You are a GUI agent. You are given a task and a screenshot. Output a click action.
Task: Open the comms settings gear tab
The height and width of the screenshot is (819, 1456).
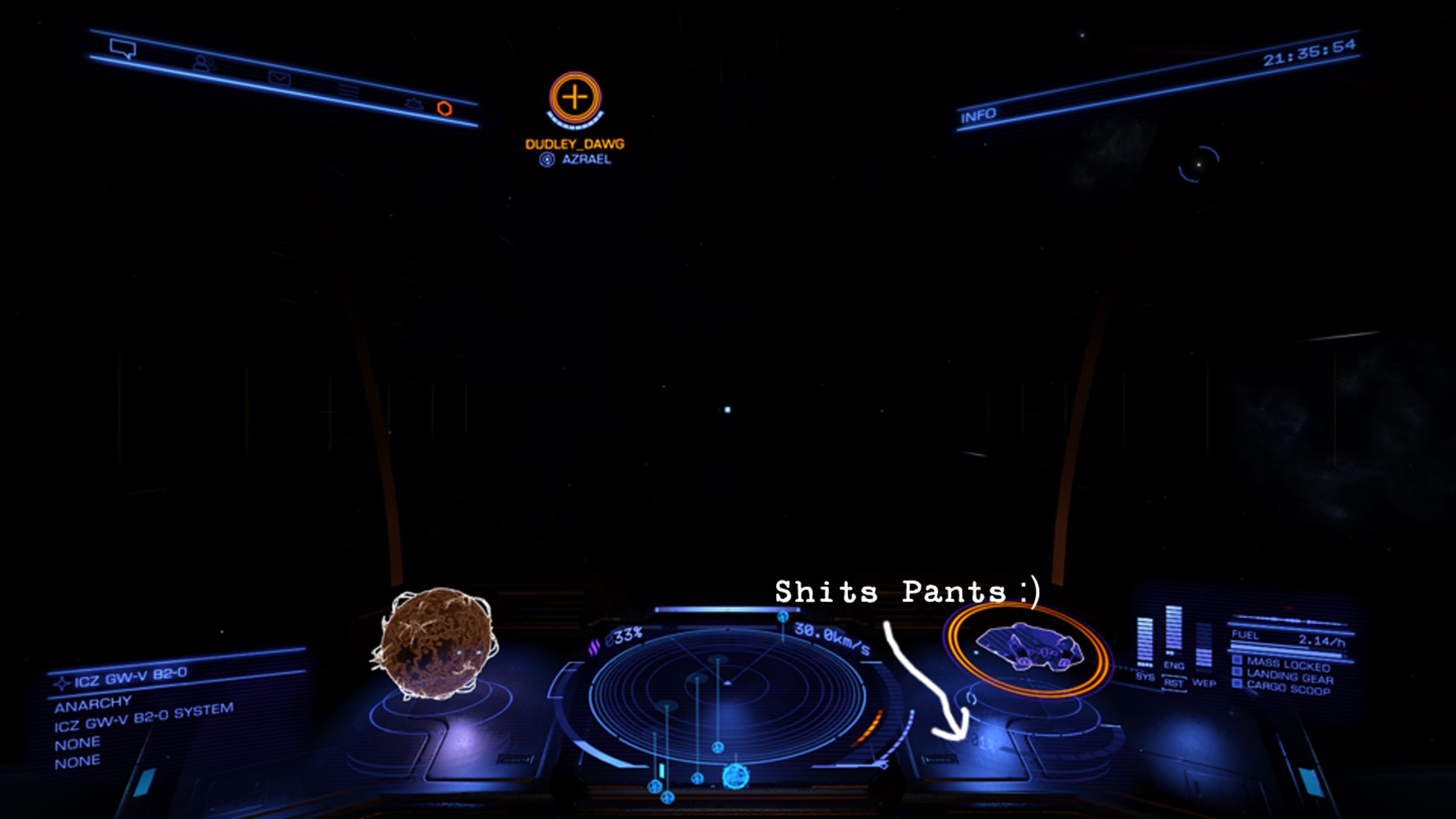[x=413, y=103]
